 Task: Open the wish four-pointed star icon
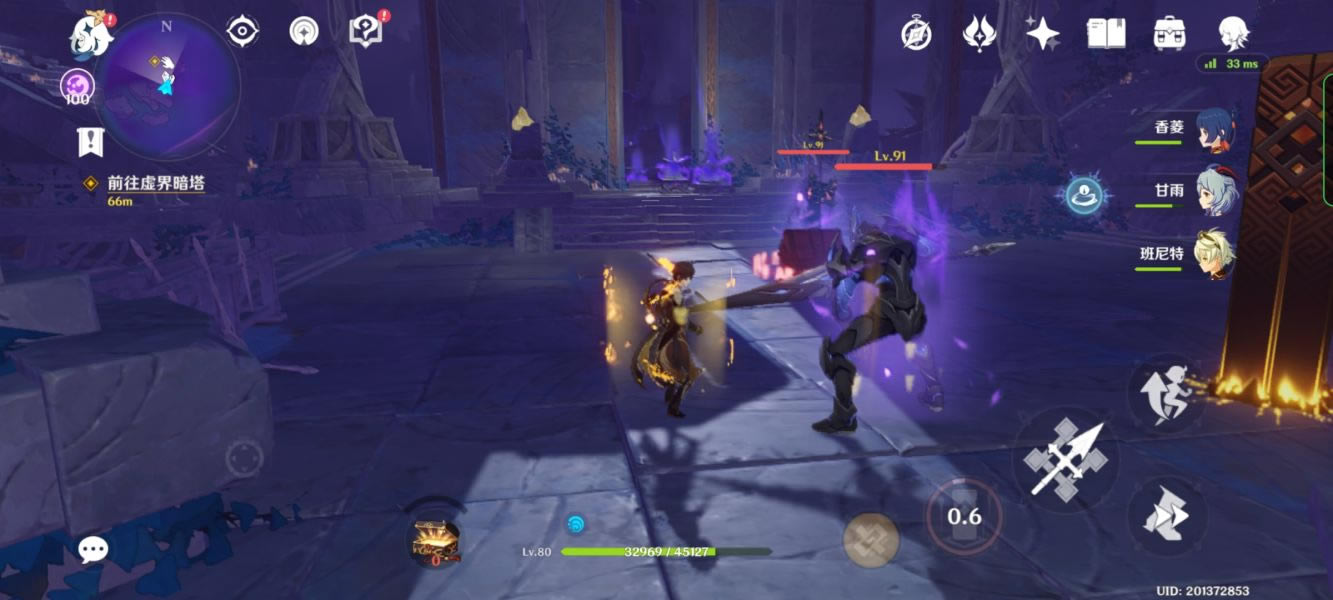coord(1043,33)
